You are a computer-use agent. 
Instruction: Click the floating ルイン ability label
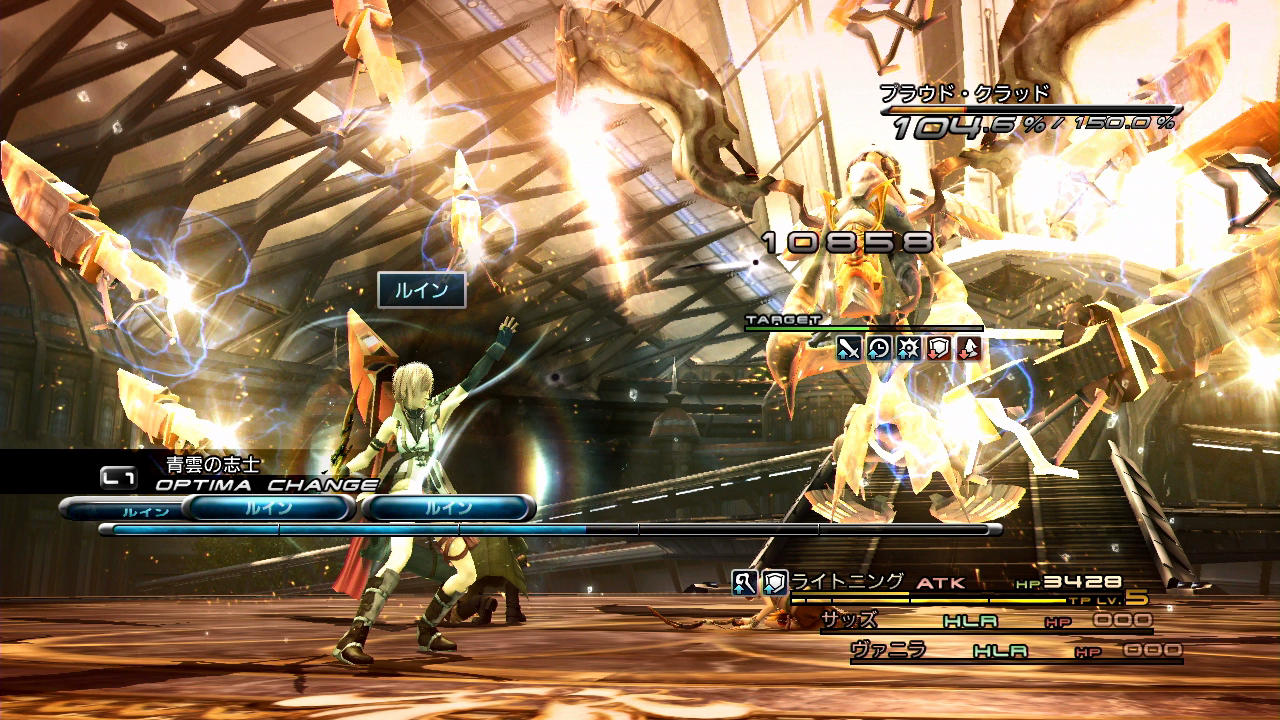click(421, 290)
